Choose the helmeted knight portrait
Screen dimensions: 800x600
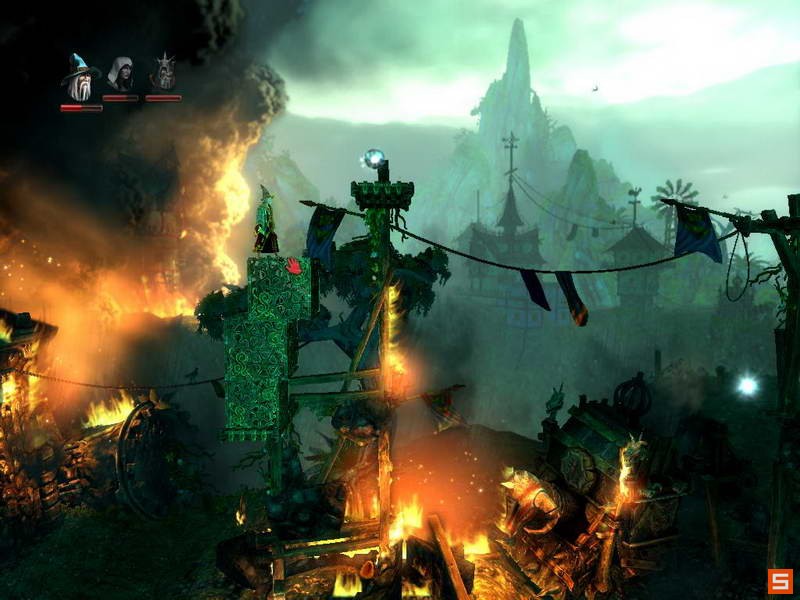pyautogui.click(x=163, y=73)
